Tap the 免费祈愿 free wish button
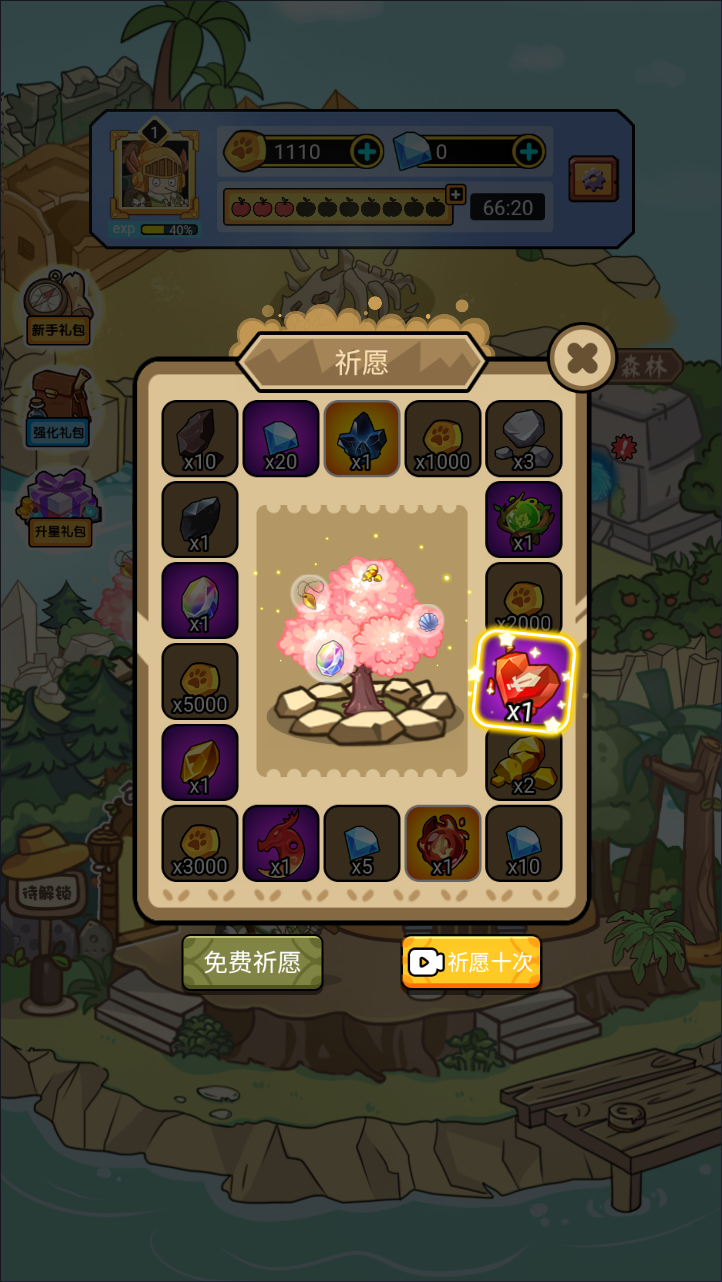The width and height of the screenshot is (722, 1282). pos(252,962)
